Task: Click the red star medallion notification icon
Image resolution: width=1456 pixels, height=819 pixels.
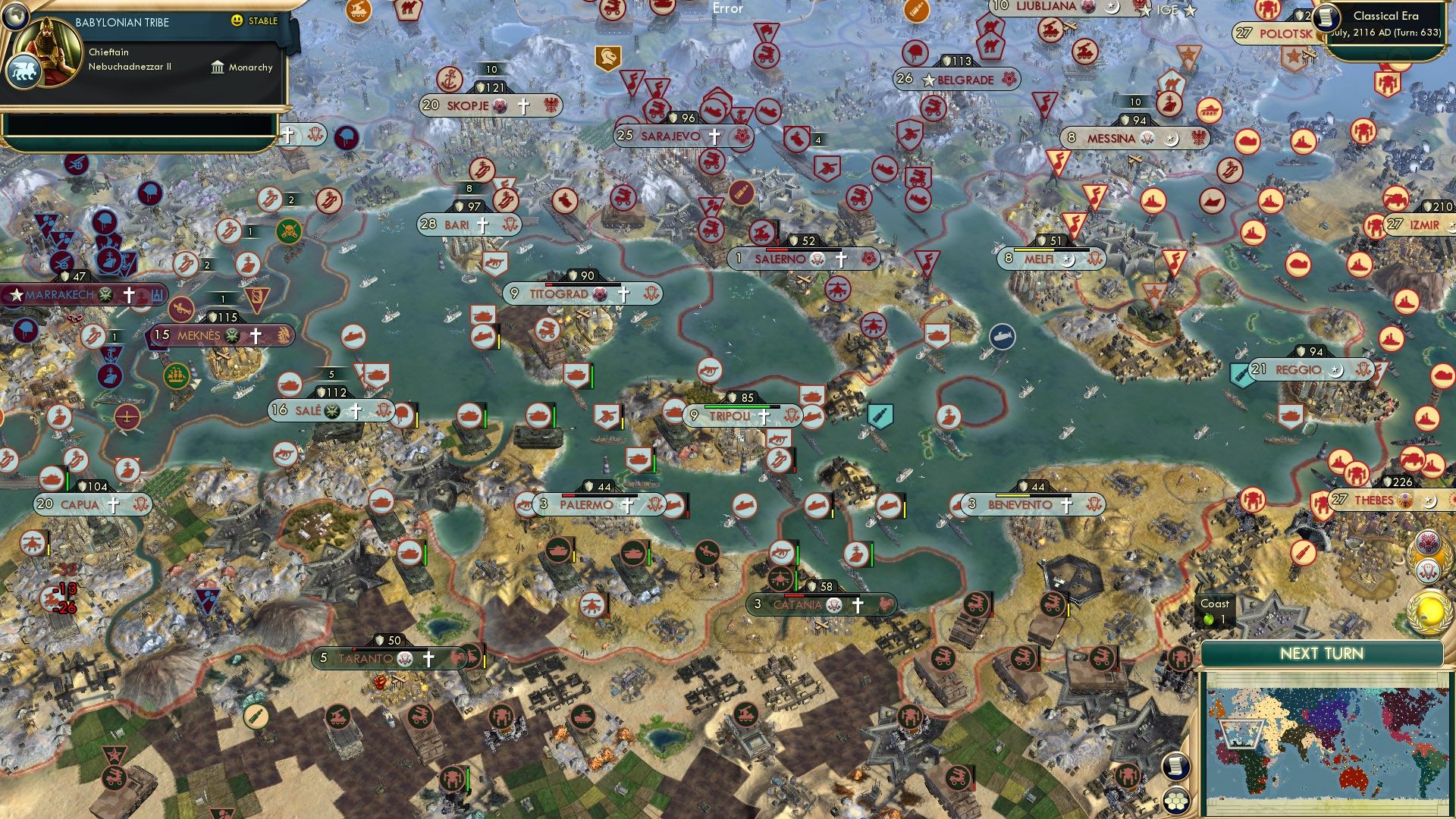Action: (1427, 543)
